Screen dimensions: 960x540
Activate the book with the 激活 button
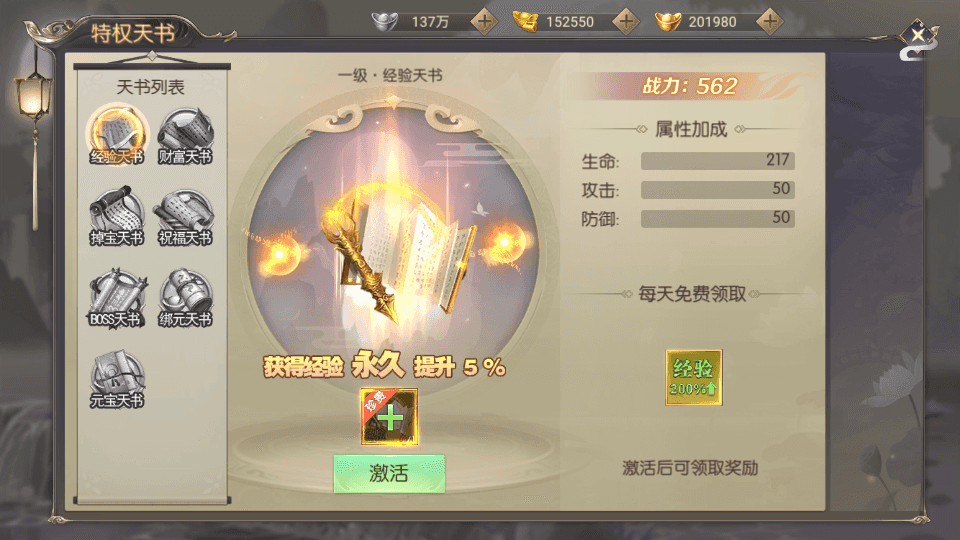click(x=389, y=473)
